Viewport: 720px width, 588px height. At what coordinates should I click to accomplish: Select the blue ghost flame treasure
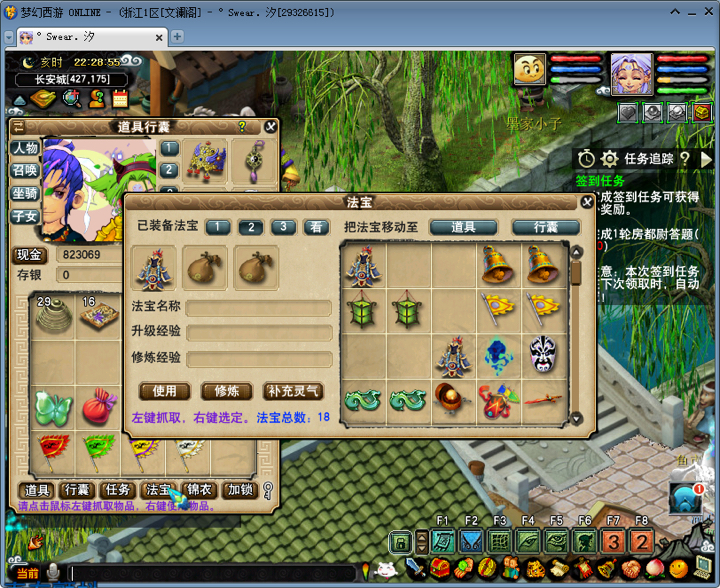point(499,354)
